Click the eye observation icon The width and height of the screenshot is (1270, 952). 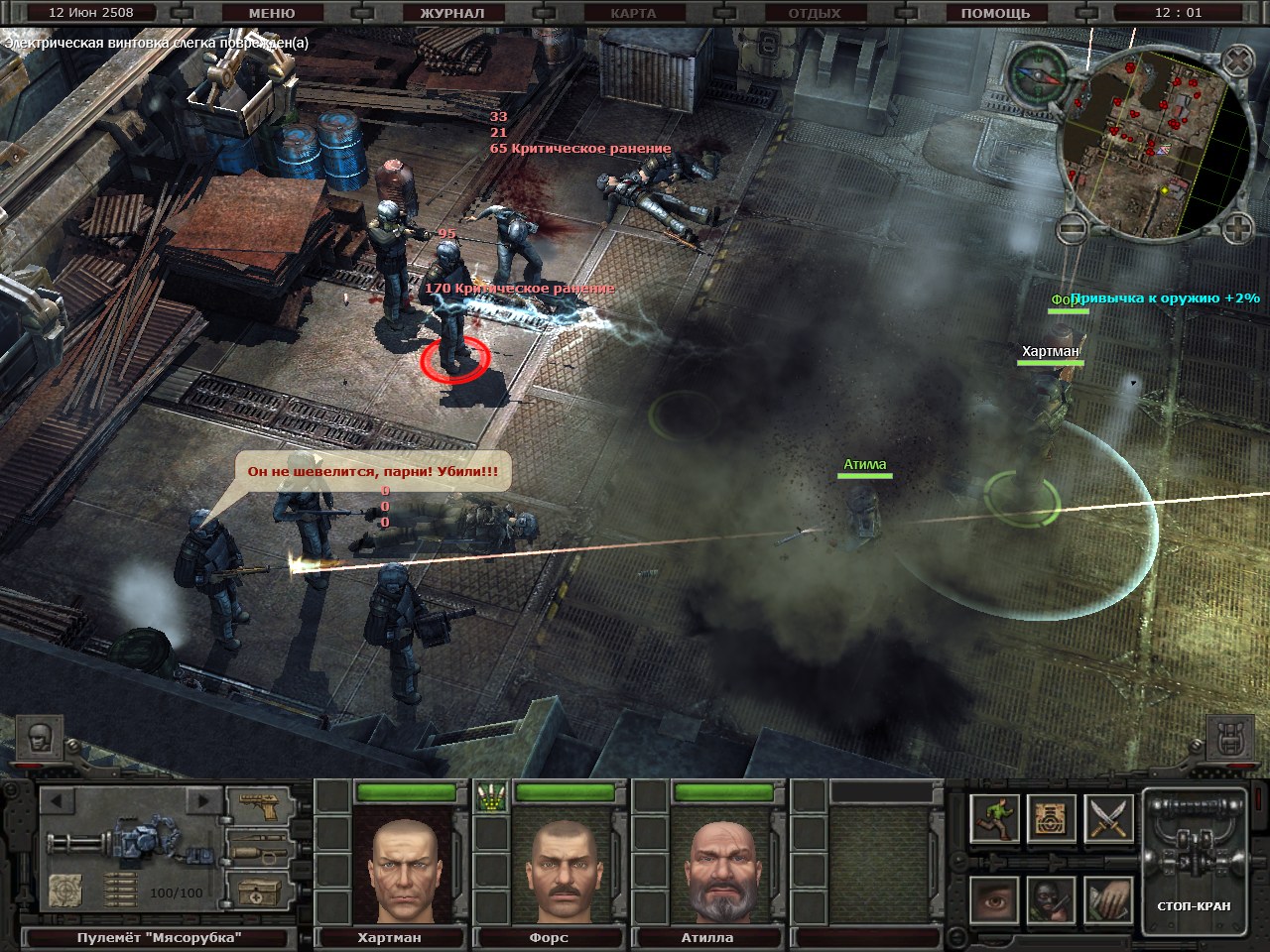[993, 900]
